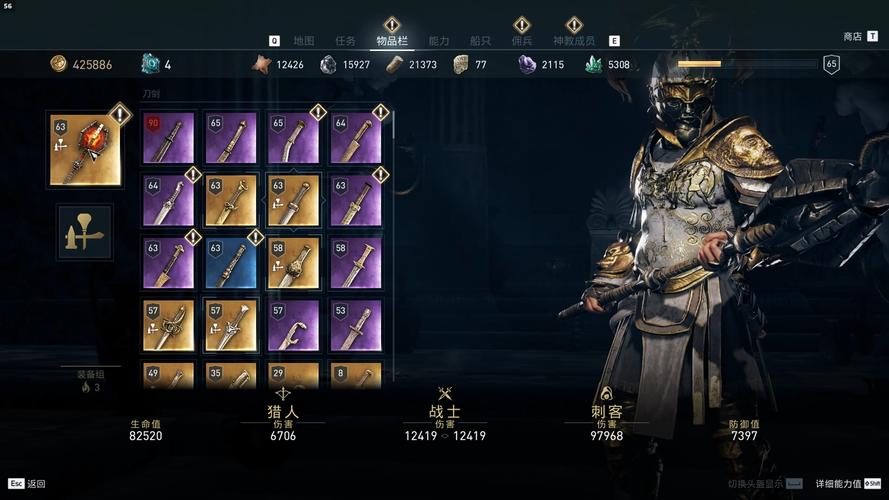Switch to the 地图 tab
Screen dimensions: 889x500
pyautogui.click(x=304, y=41)
